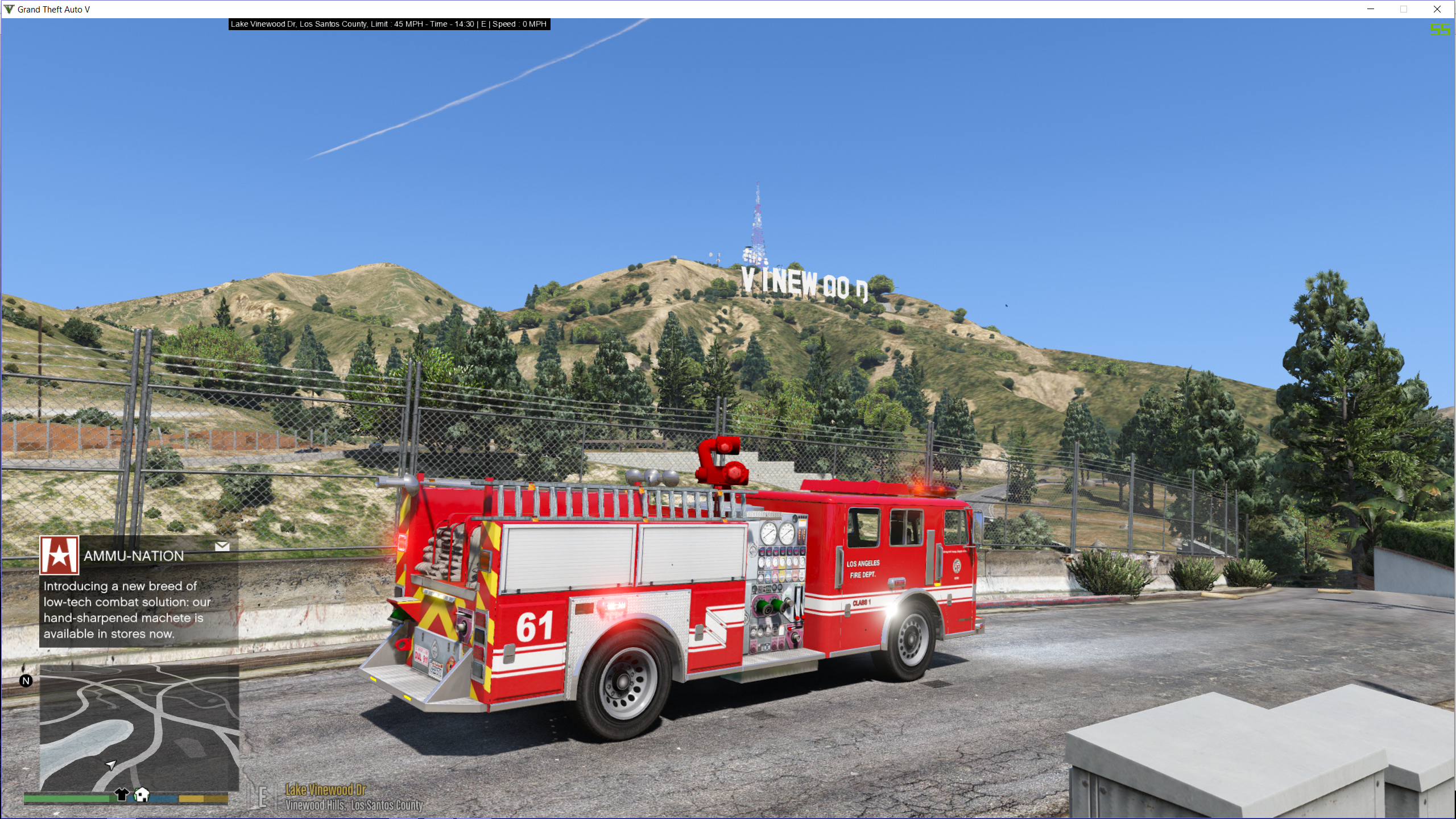Click the envelope icon on the notification

point(222,546)
